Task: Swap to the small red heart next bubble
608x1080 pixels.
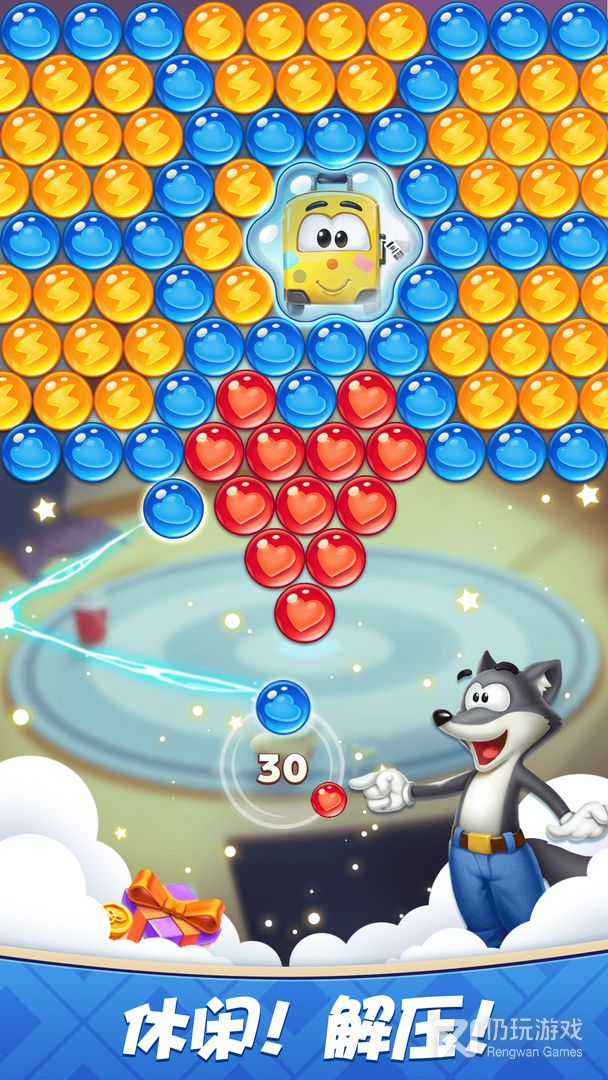Action: [x=328, y=799]
